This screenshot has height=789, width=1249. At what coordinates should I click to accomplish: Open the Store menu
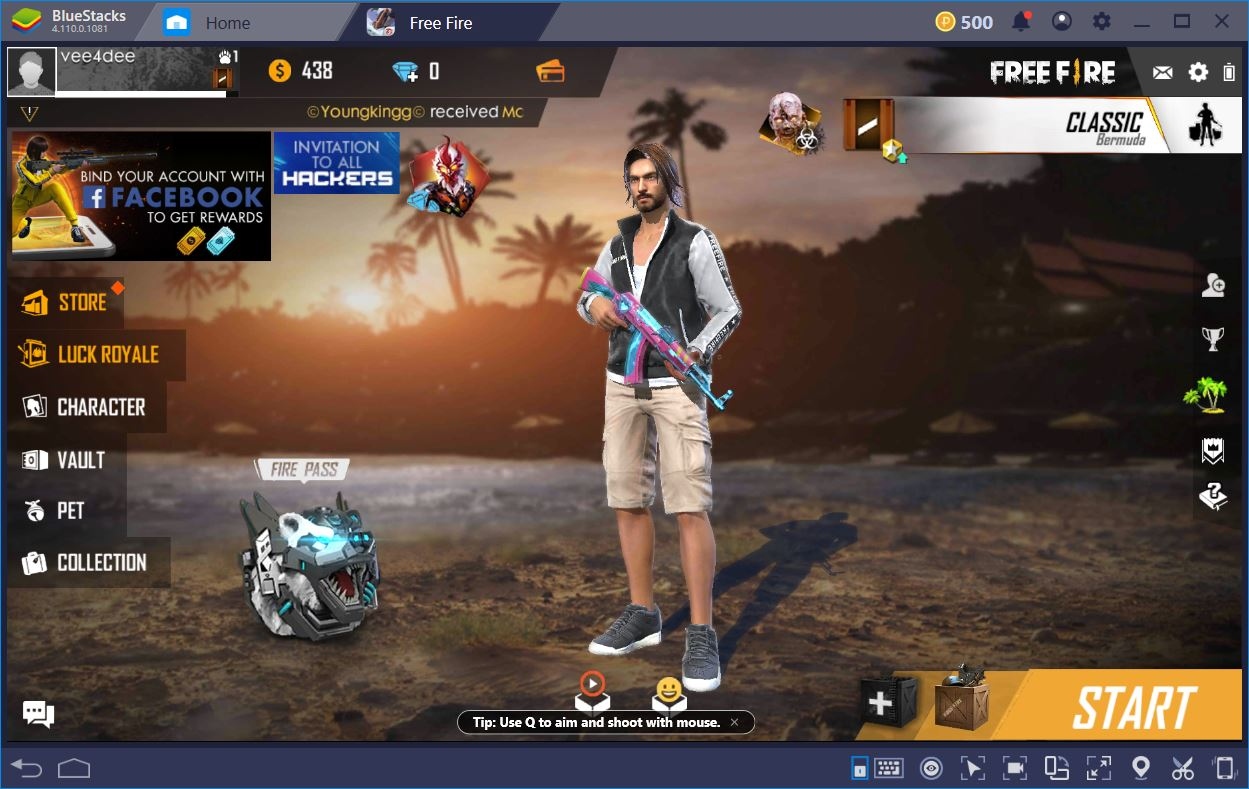click(66, 302)
